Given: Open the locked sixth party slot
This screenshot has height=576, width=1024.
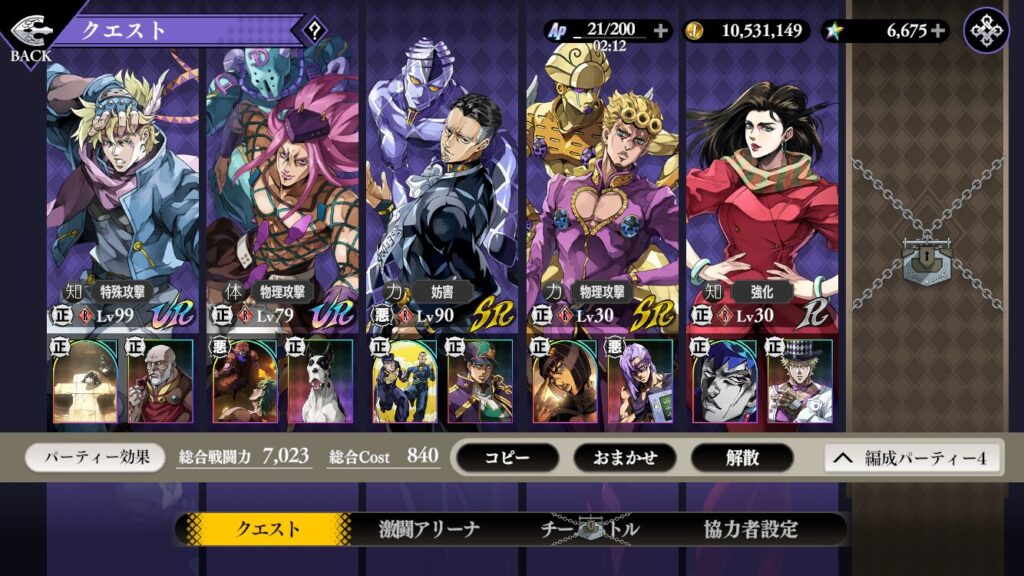Looking at the screenshot, I should click(x=925, y=260).
